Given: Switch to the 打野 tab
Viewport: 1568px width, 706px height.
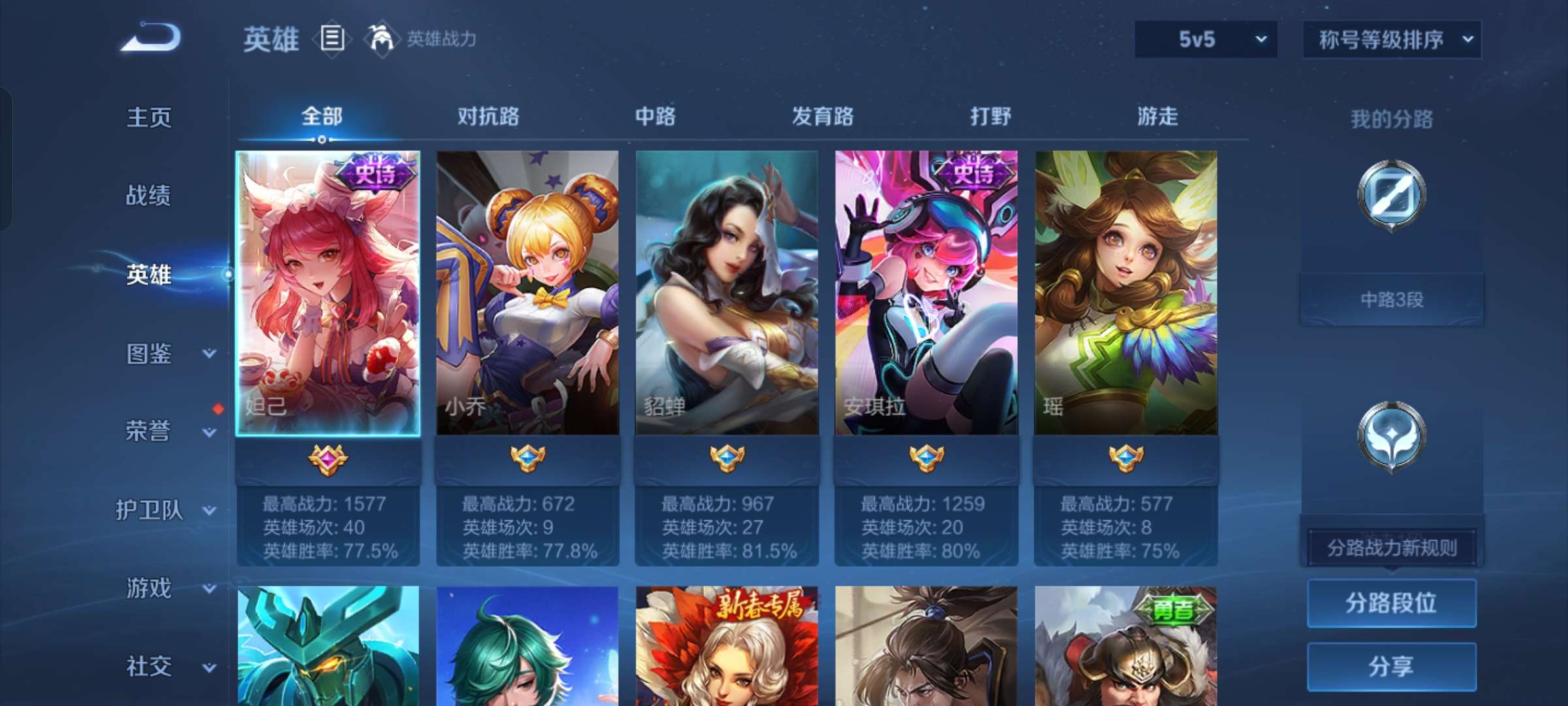Looking at the screenshot, I should tap(991, 116).
